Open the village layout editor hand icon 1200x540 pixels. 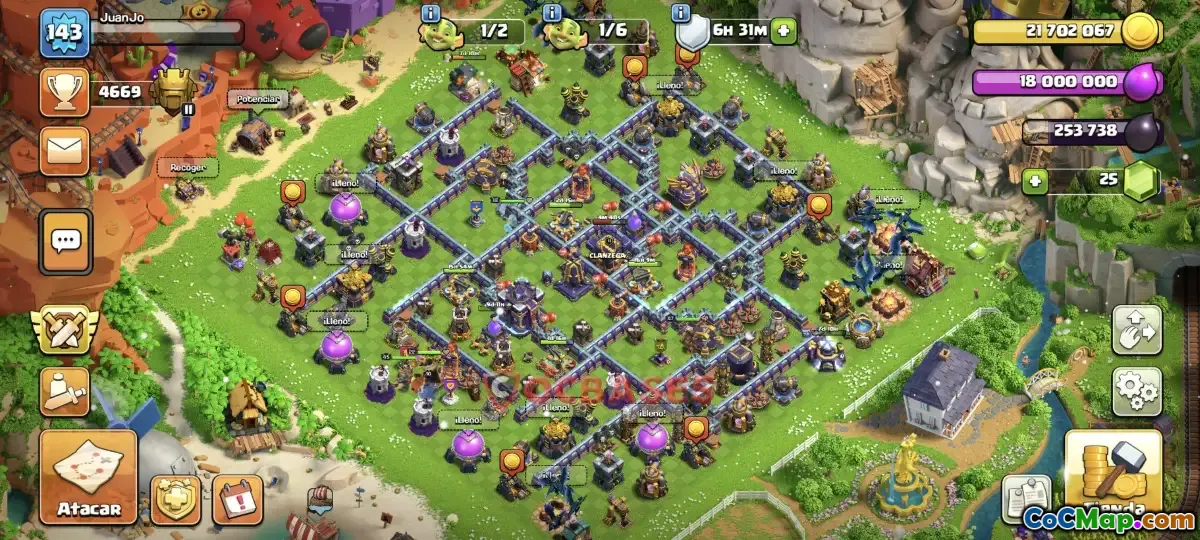point(1137,329)
